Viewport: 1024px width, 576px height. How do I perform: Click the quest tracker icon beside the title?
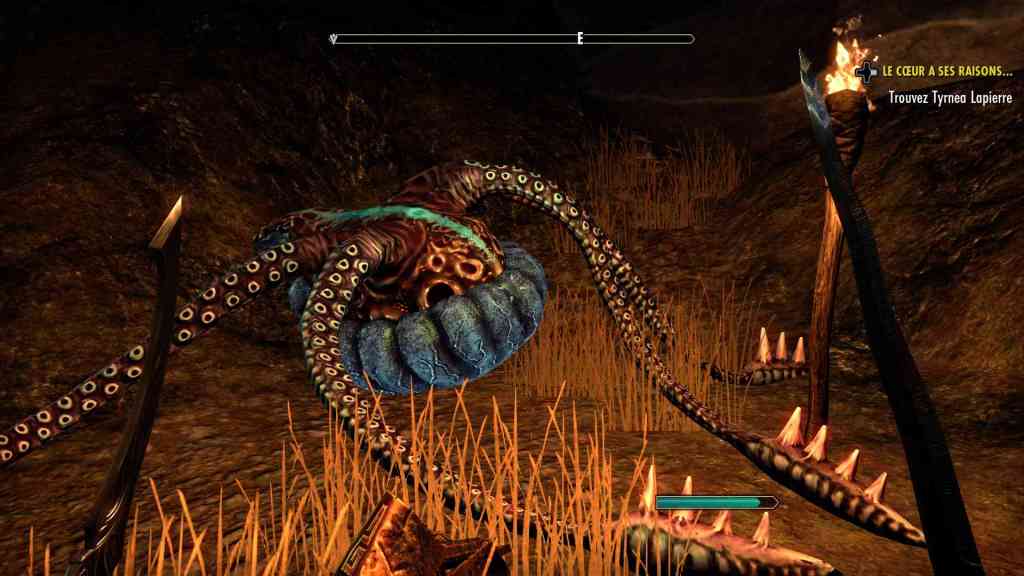point(866,73)
